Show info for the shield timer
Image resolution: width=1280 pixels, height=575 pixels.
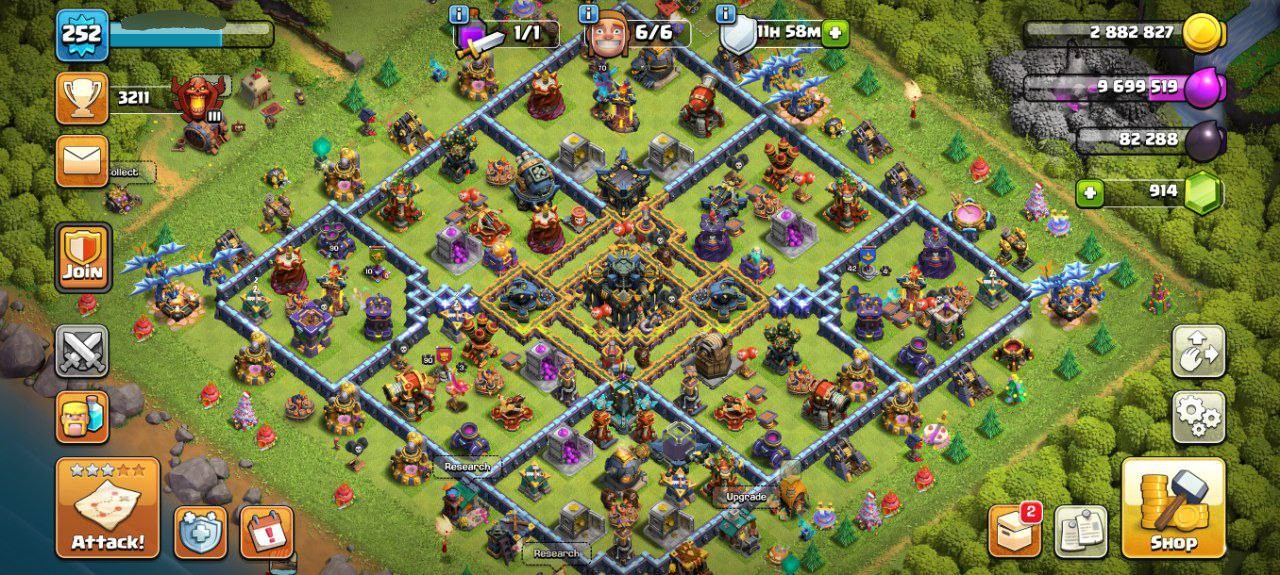(x=727, y=14)
